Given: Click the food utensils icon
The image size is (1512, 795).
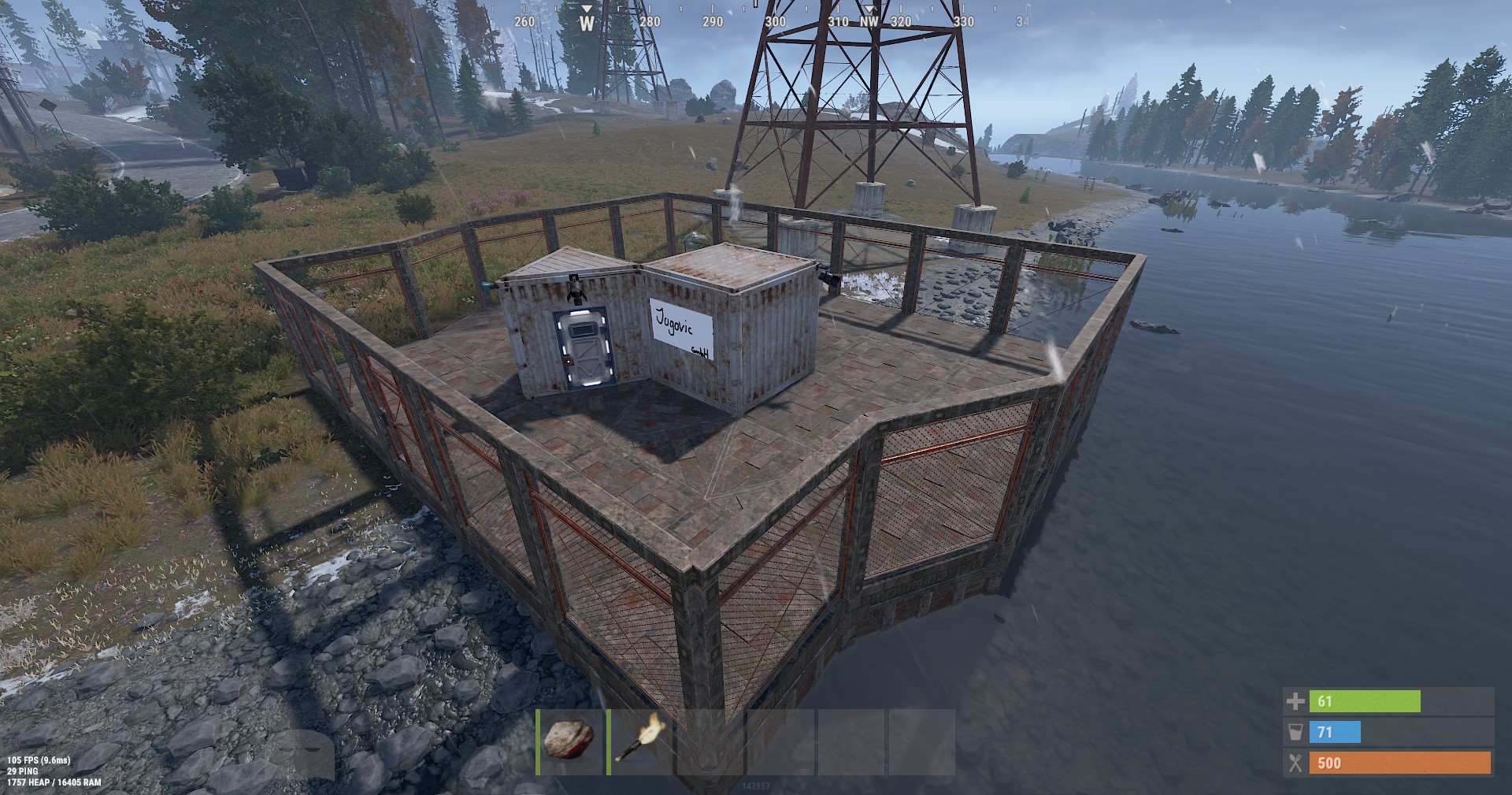Looking at the screenshot, I should (1297, 763).
